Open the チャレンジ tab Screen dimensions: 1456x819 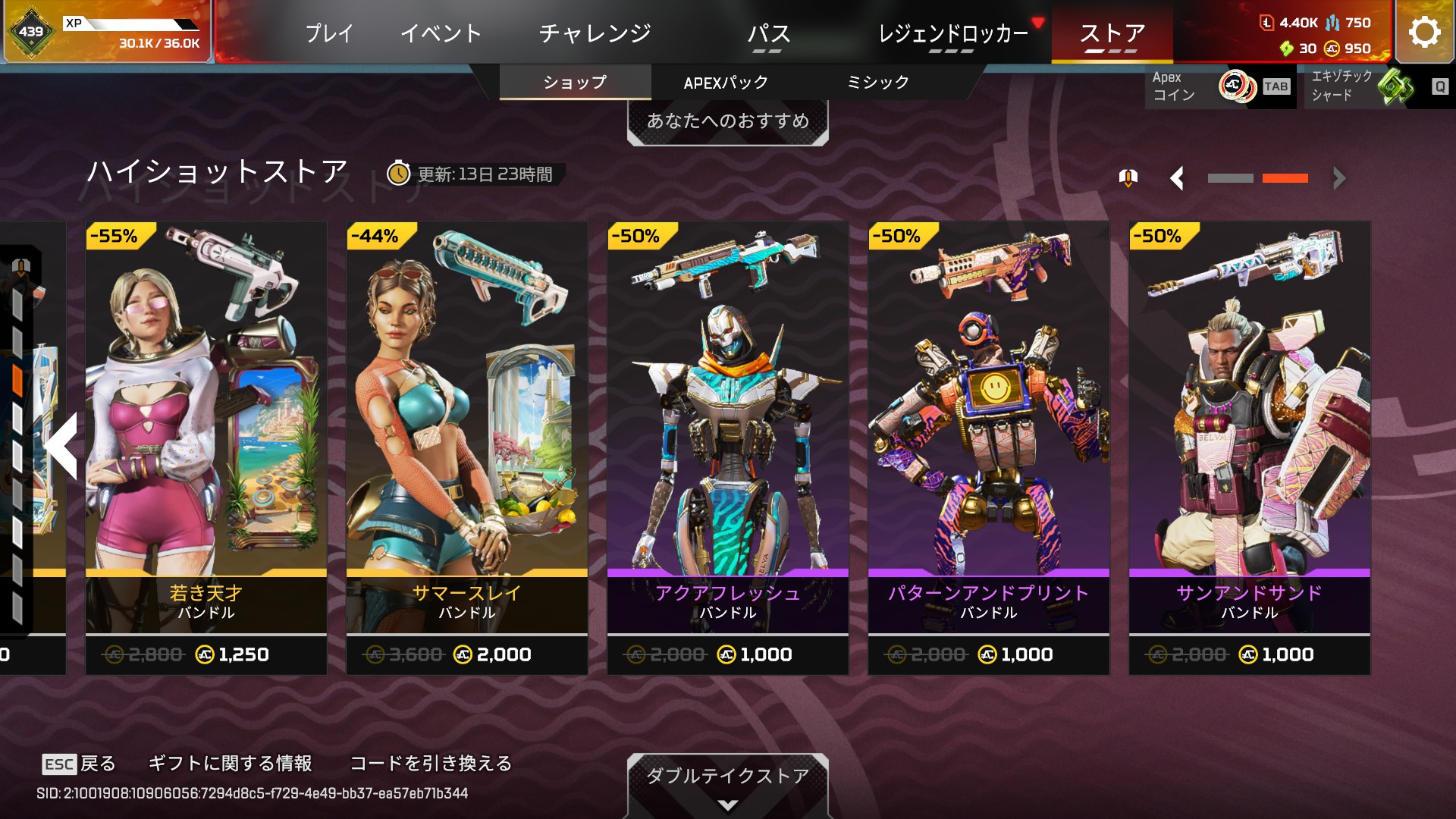point(595,33)
